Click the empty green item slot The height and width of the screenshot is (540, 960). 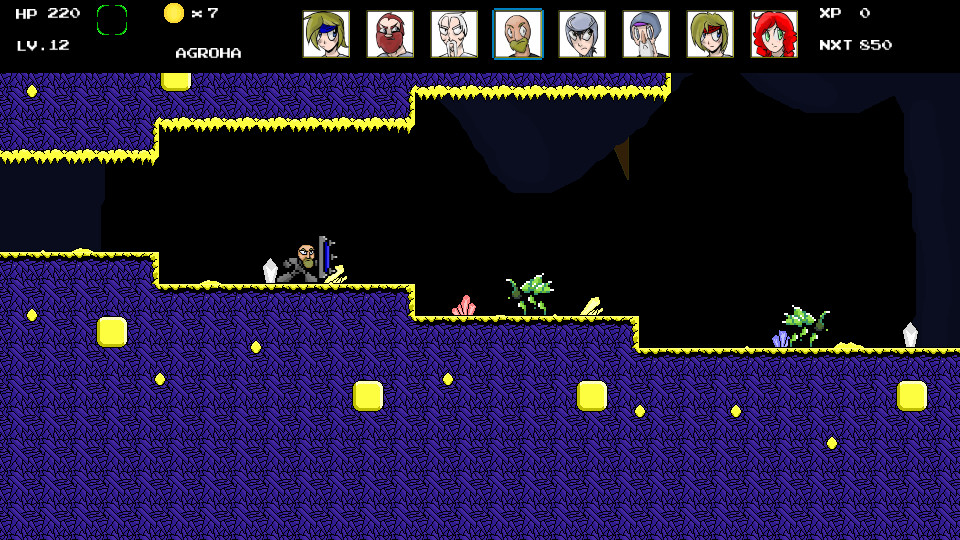(x=112, y=20)
